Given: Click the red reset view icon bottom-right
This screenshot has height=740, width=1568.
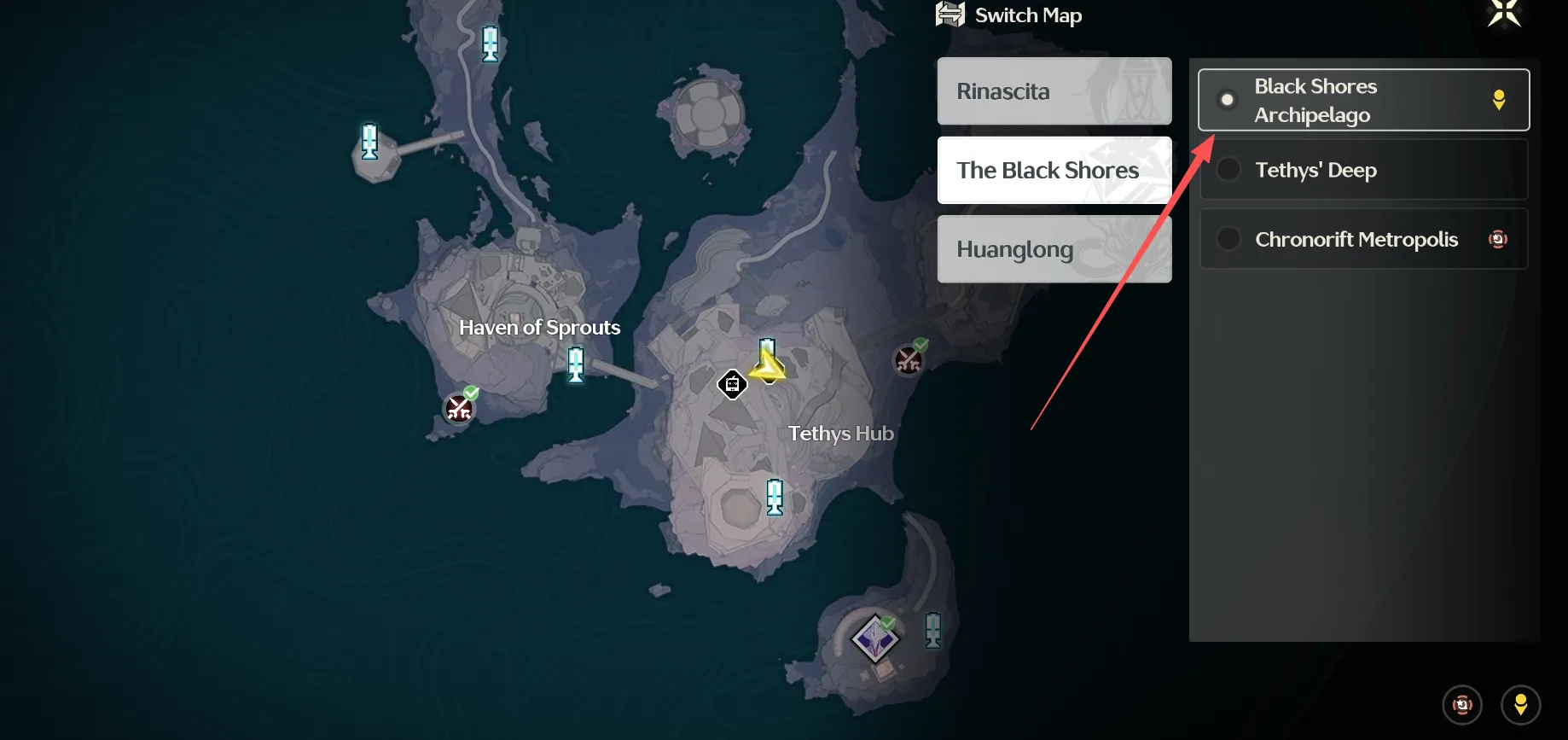Looking at the screenshot, I should point(1462,704).
